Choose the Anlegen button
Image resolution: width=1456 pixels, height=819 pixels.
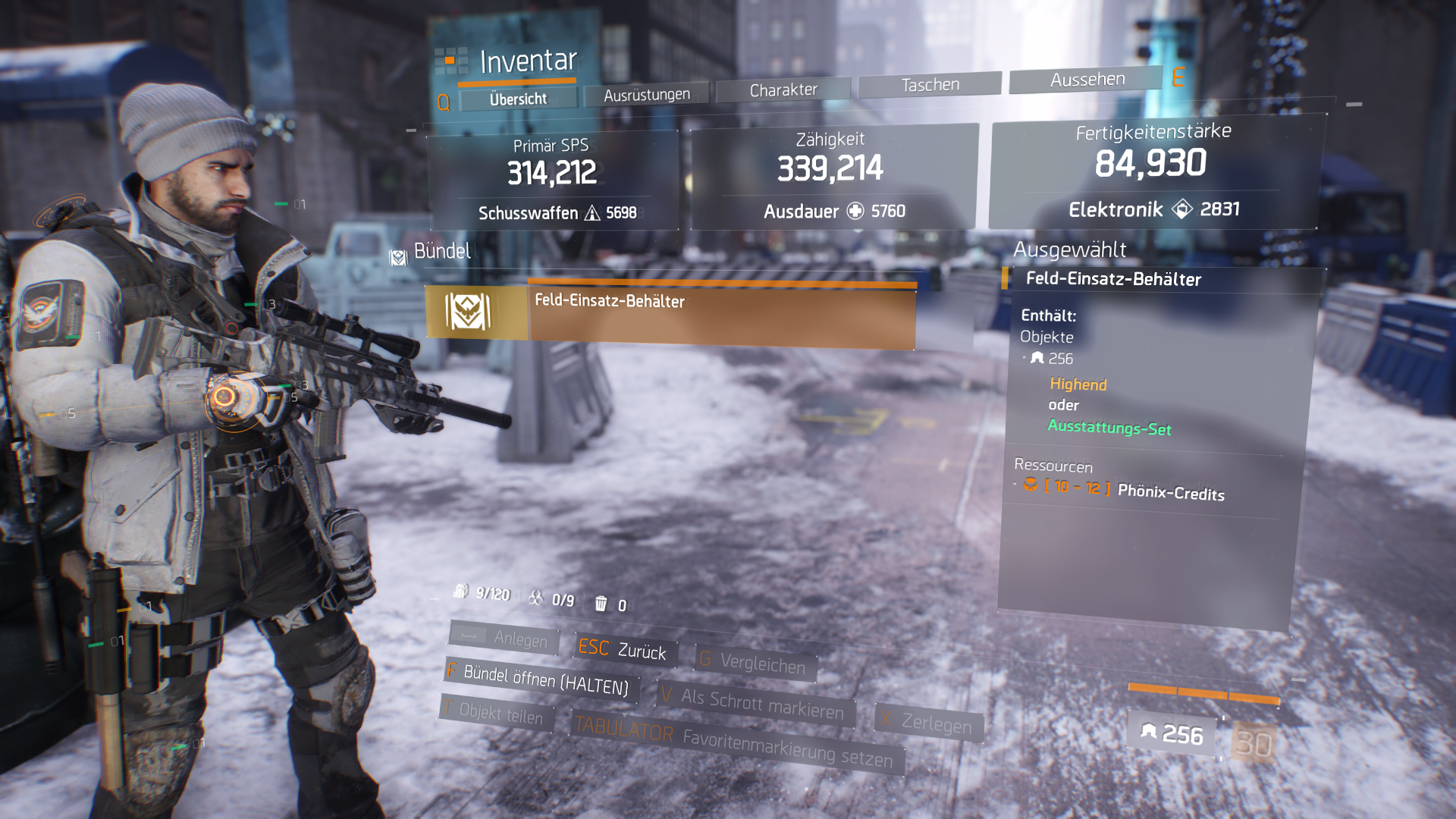point(505,638)
